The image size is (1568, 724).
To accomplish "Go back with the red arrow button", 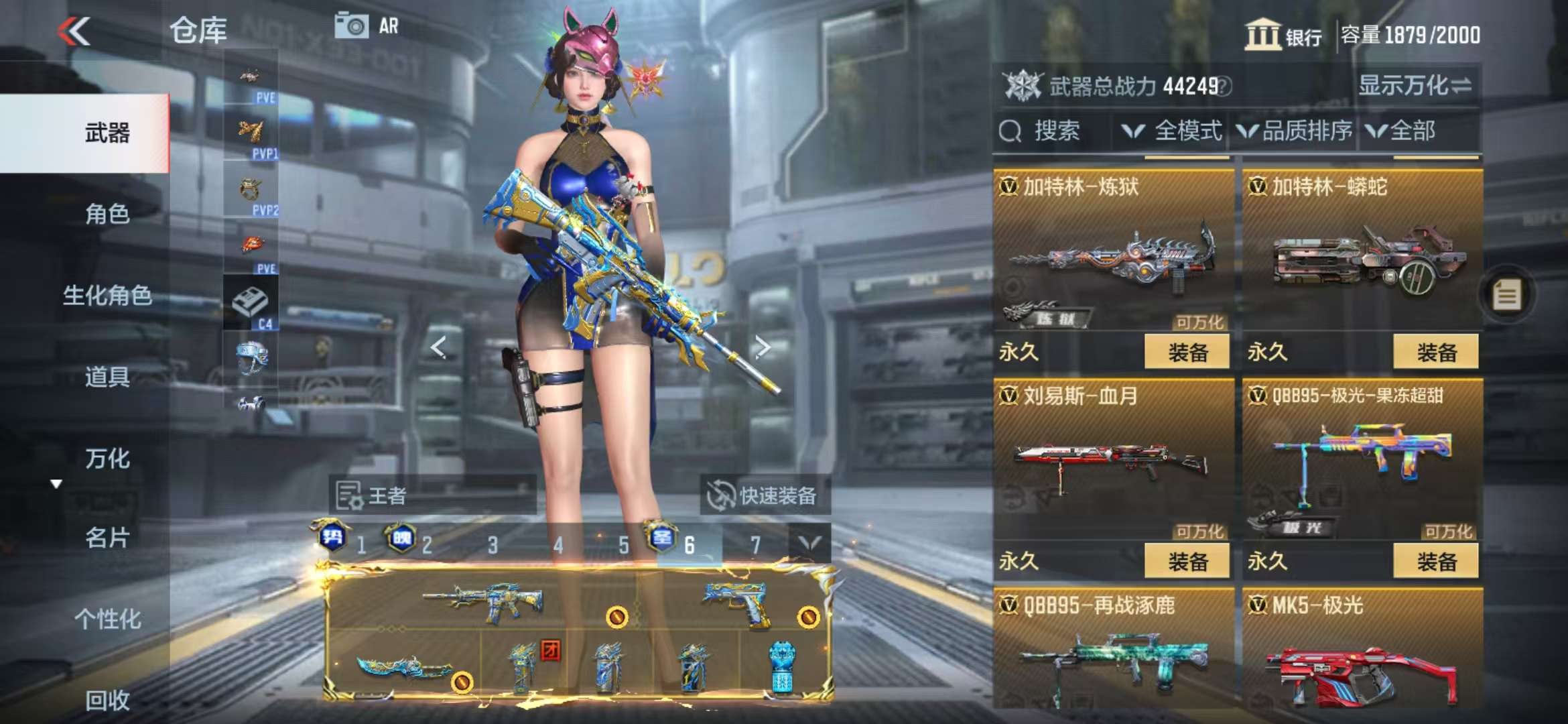I will (x=74, y=32).
